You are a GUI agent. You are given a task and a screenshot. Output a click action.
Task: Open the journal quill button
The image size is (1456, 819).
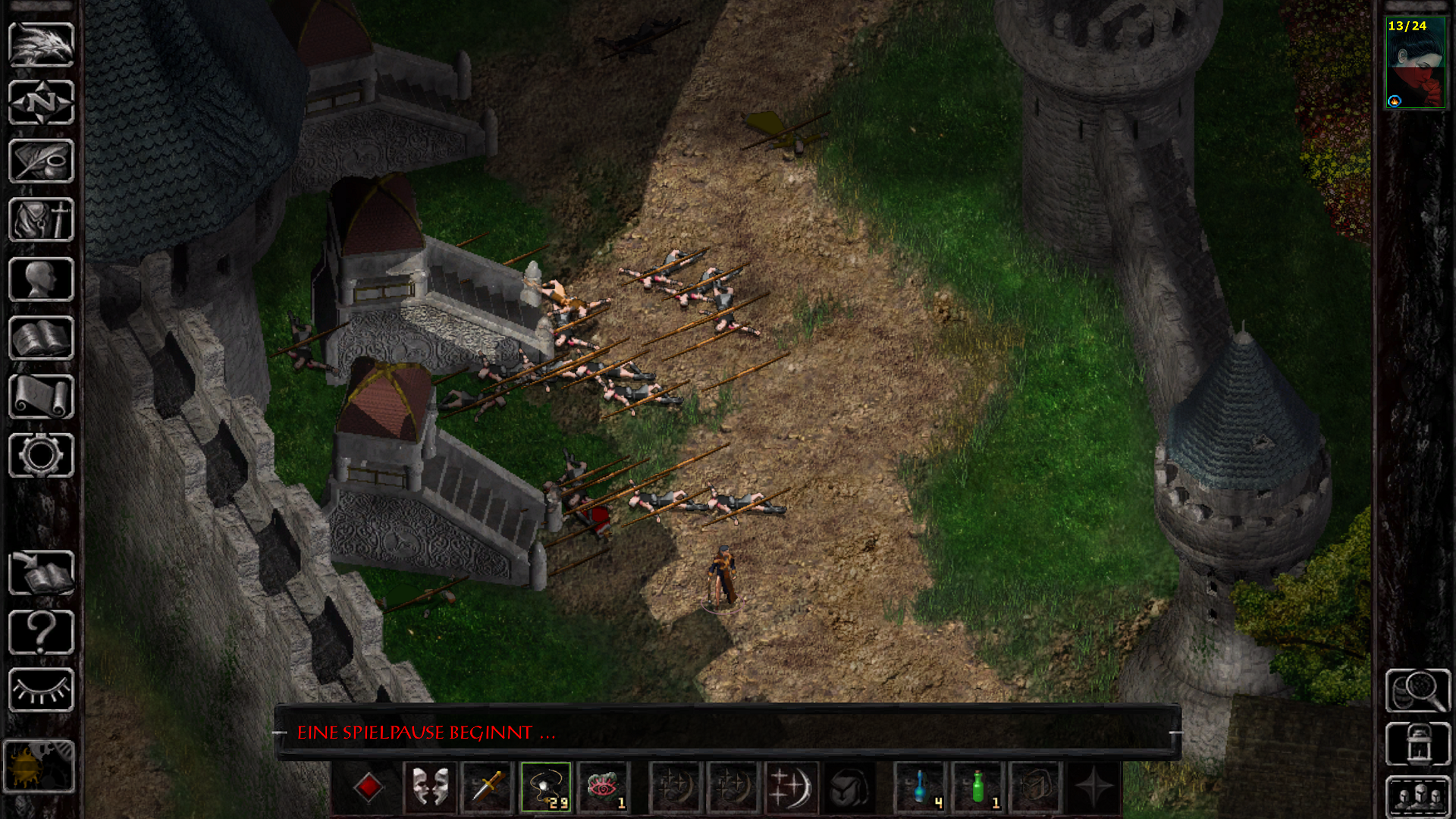(41, 161)
